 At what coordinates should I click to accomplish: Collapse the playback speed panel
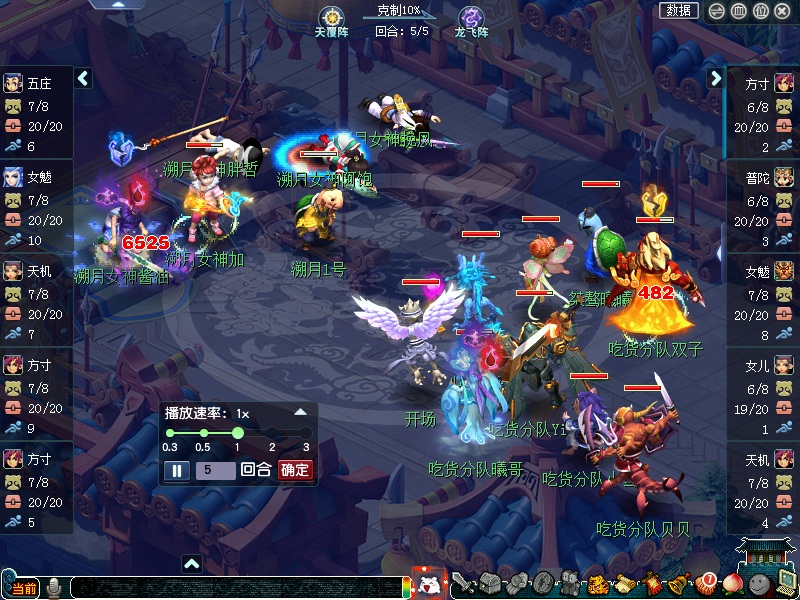pos(300,412)
